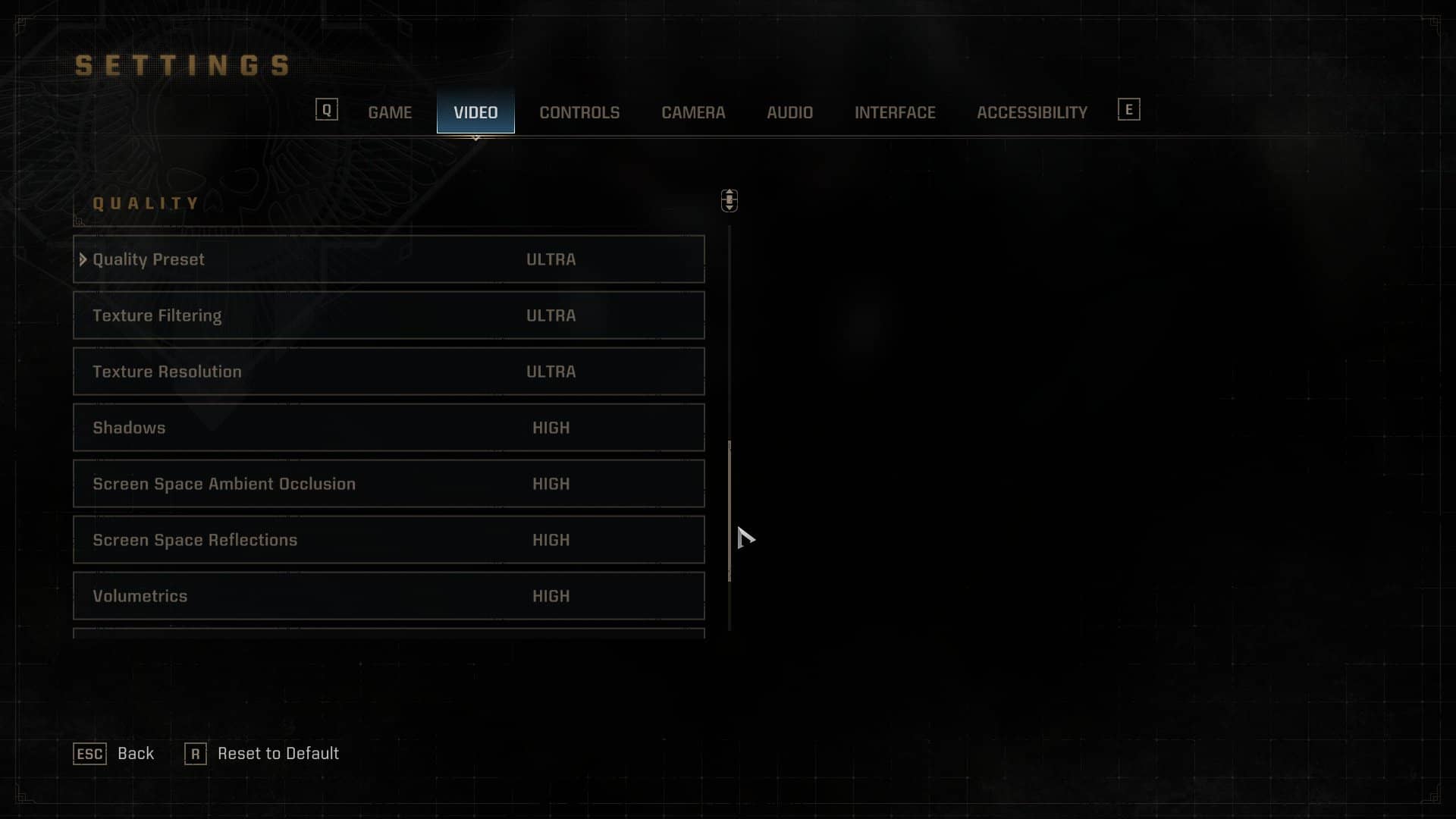Choose the Shadows quality row
Viewport: 1456px width, 819px height.
[388, 428]
